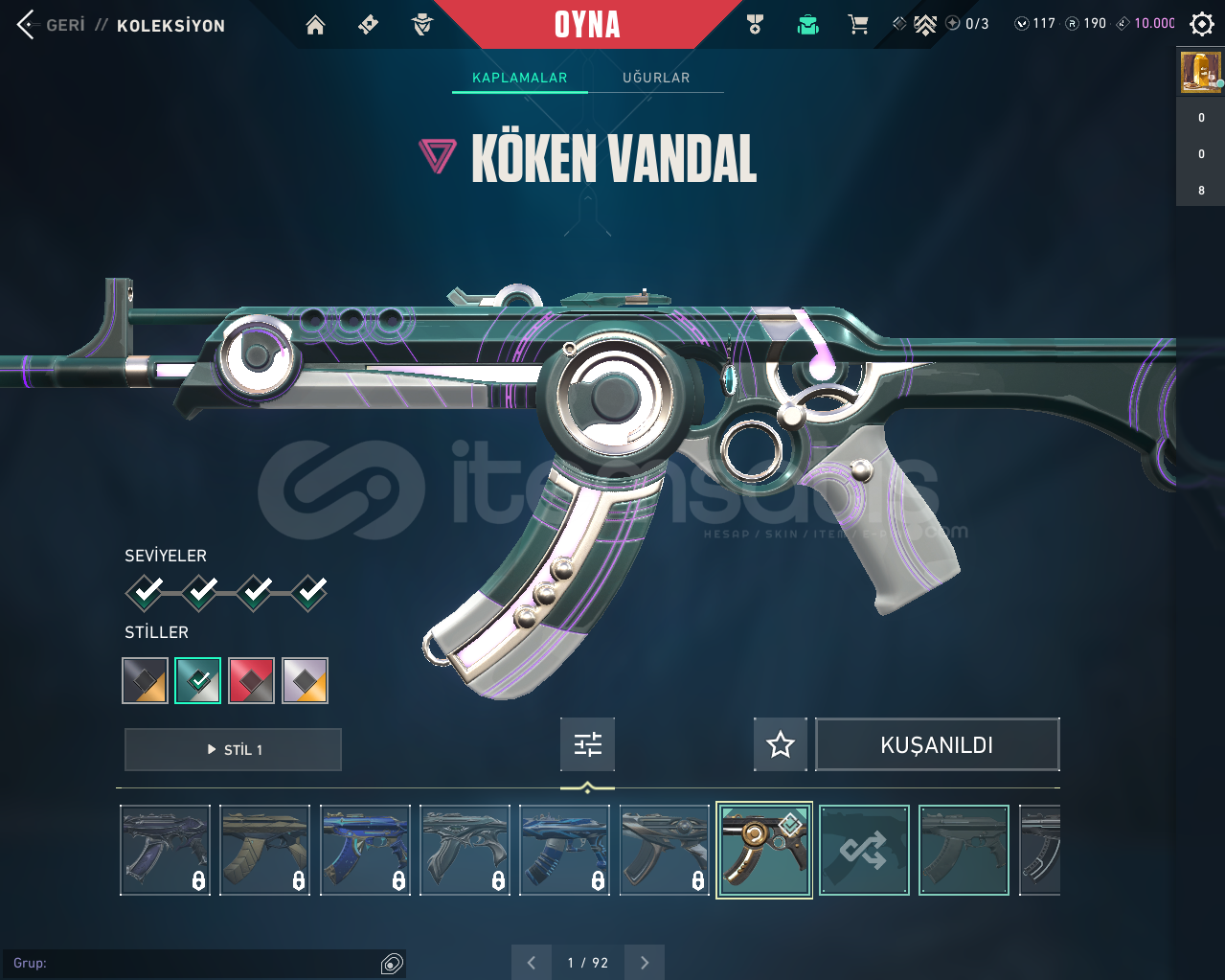This screenshot has width=1225, height=980.
Task: Favorite this skin with the star button
Action: [781, 744]
